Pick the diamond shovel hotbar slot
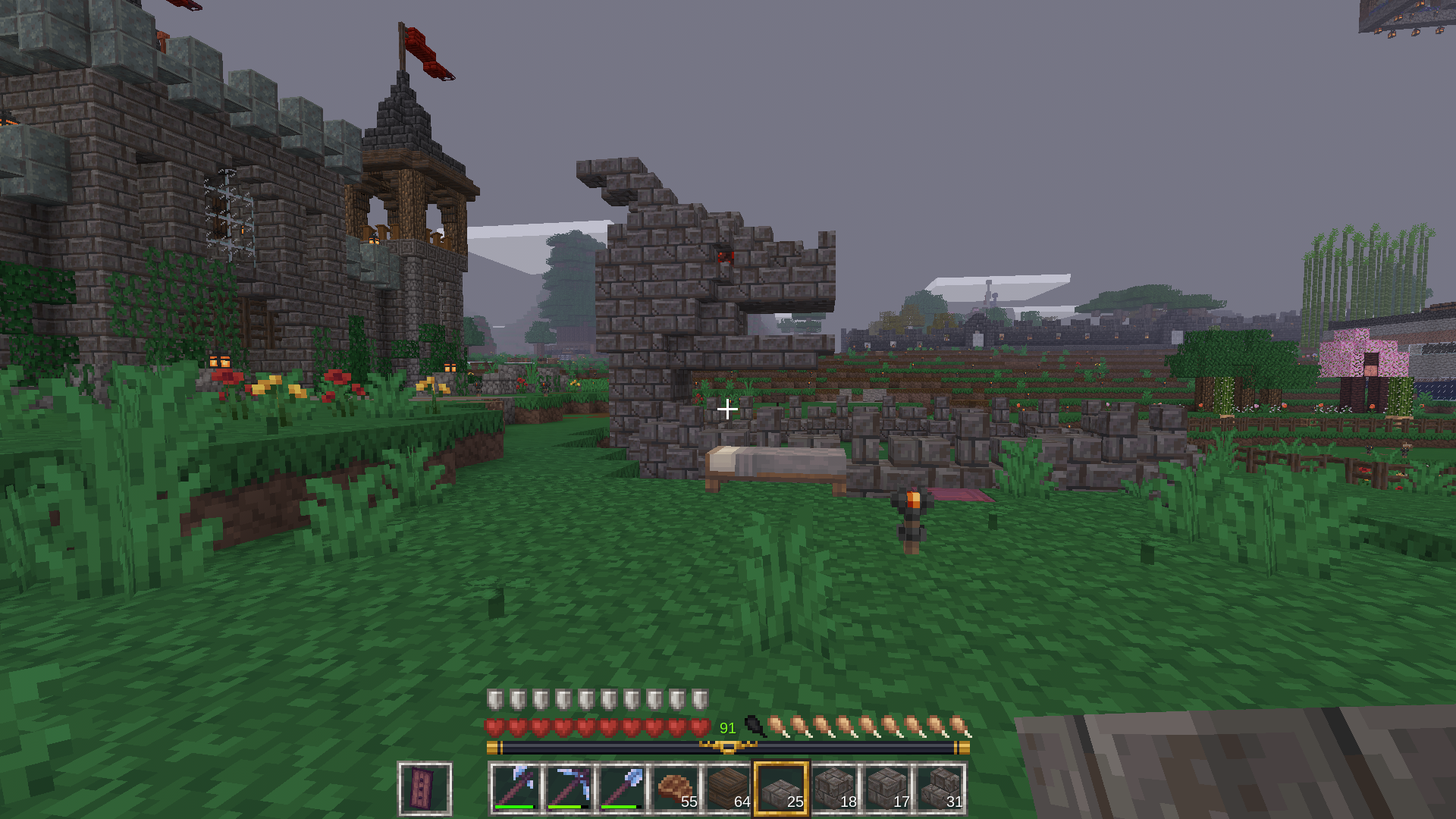This screenshot has height=819, width=1456. (622, 789)
